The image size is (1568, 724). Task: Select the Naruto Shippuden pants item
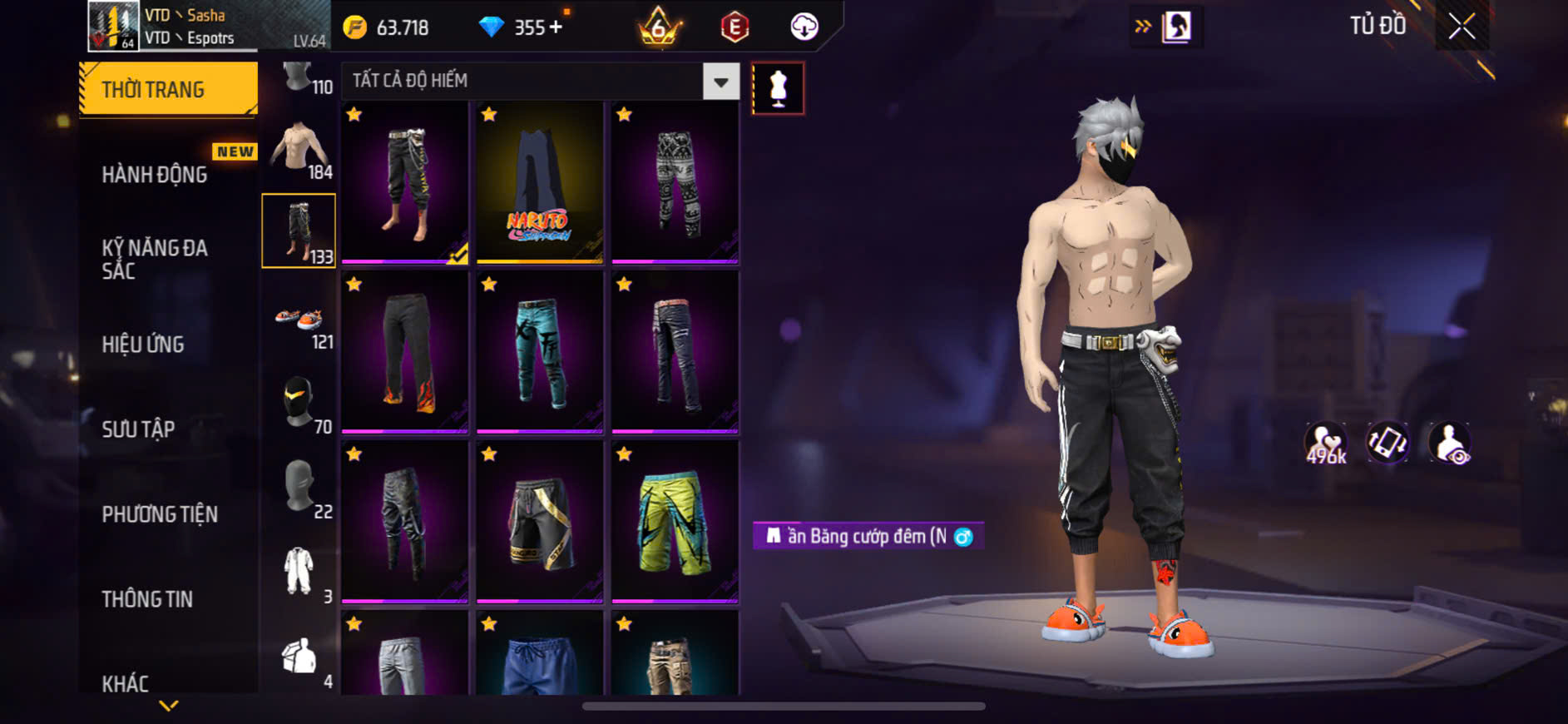(539, 183)
